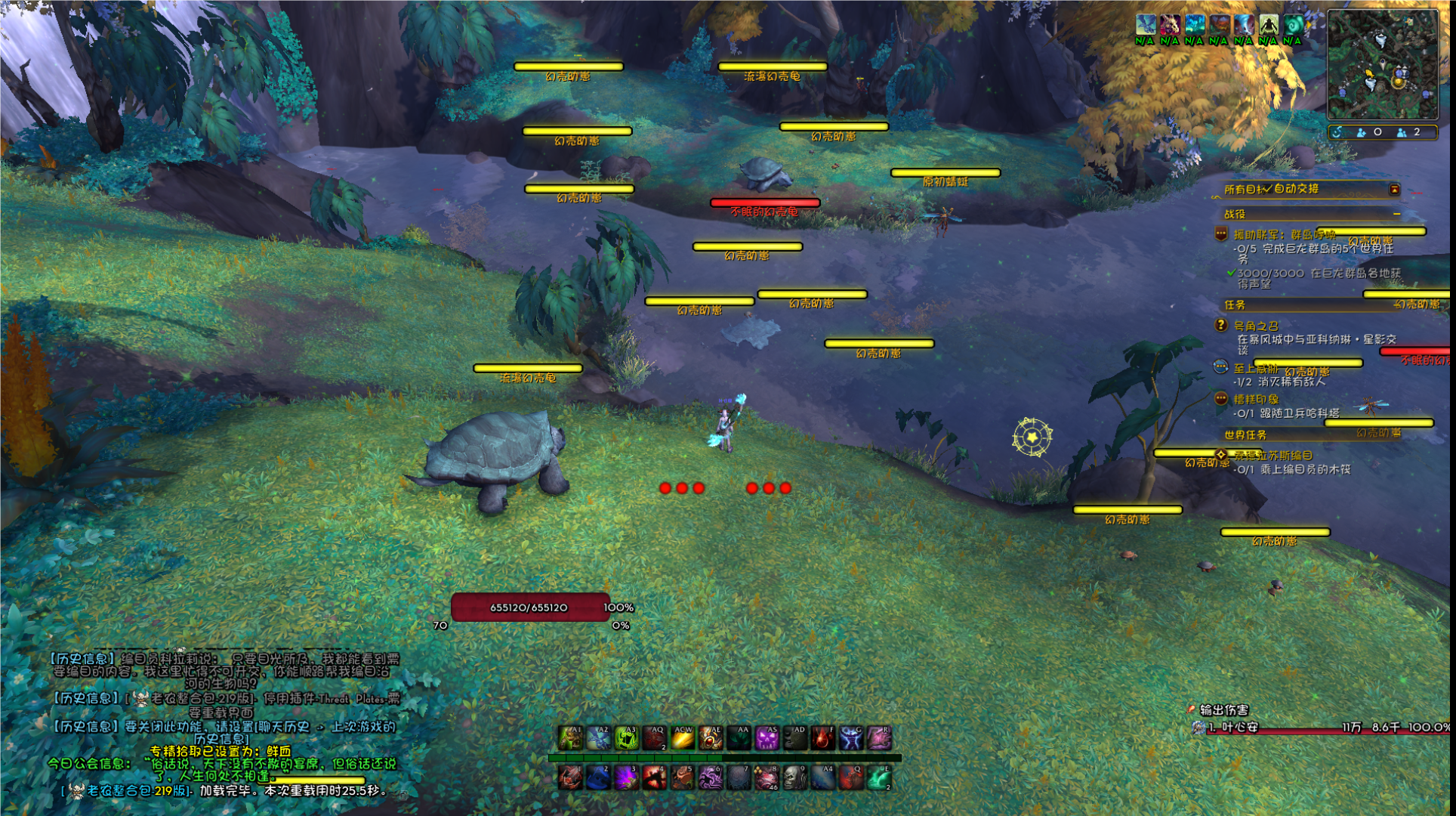
Task: Select the 至上威胁 quest in the tracker
Action: pos(1255,369)
